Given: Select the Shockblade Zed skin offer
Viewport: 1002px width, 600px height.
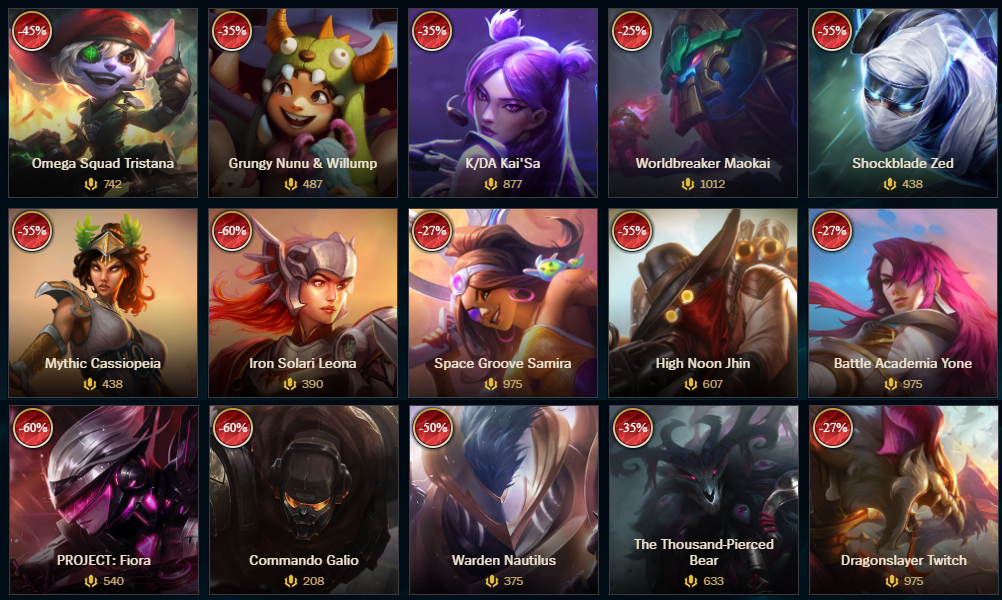Looking at the screenshot, I should tap(903, 103).
